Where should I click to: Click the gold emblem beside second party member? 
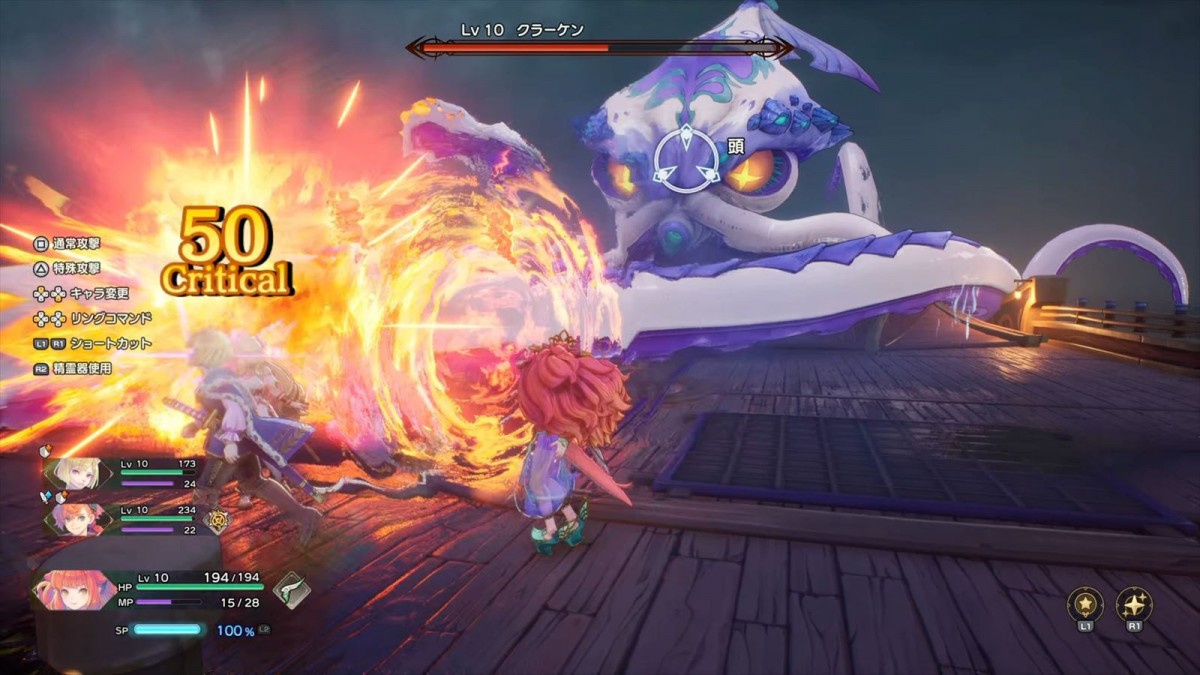[216, 520]
